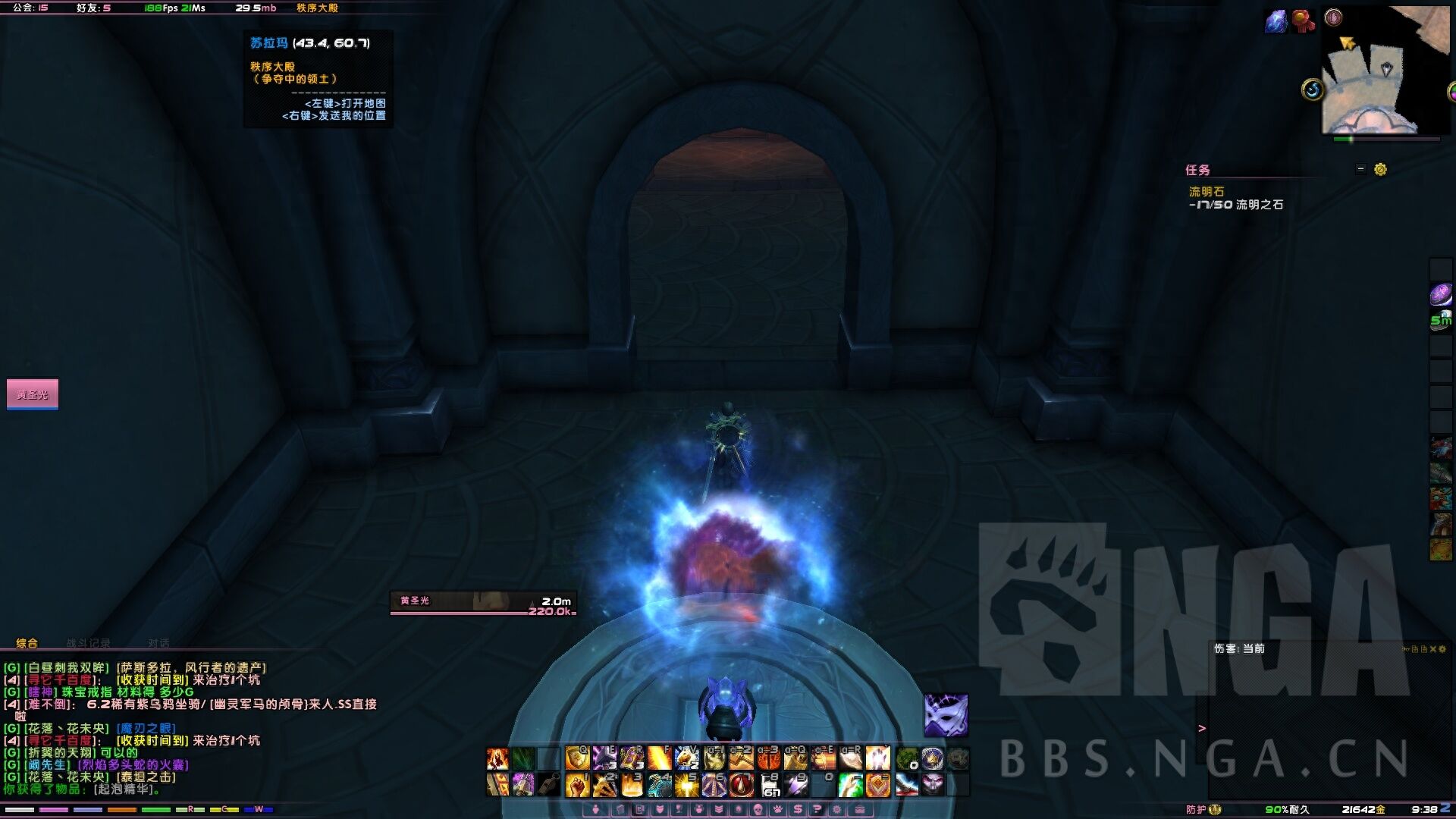This screenshot has height=819, width=1456.
Task: Click the 魔刃之眼 item link in chat
Action: point(147,729)
